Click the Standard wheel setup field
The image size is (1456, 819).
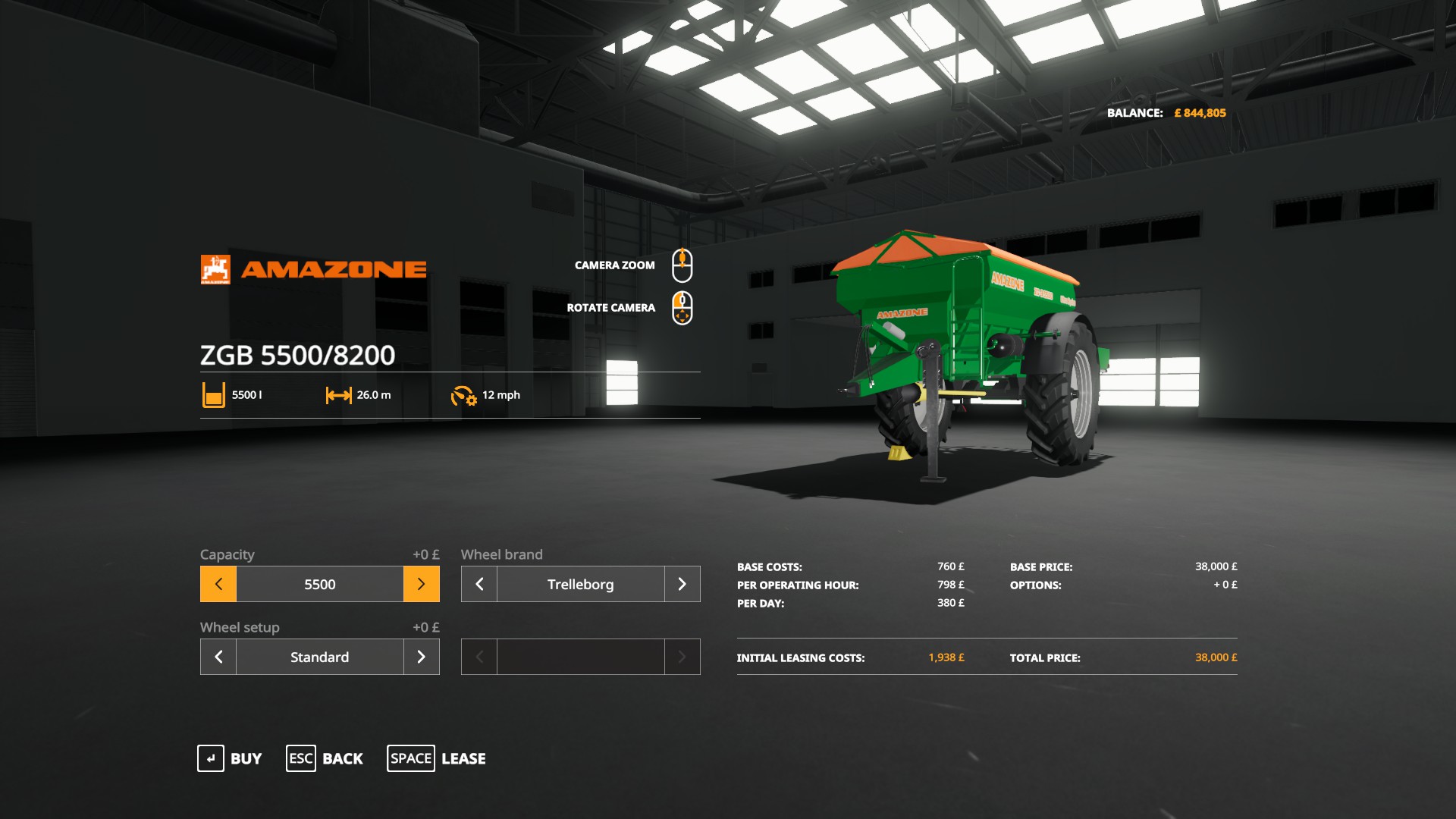tap(320, 657)
